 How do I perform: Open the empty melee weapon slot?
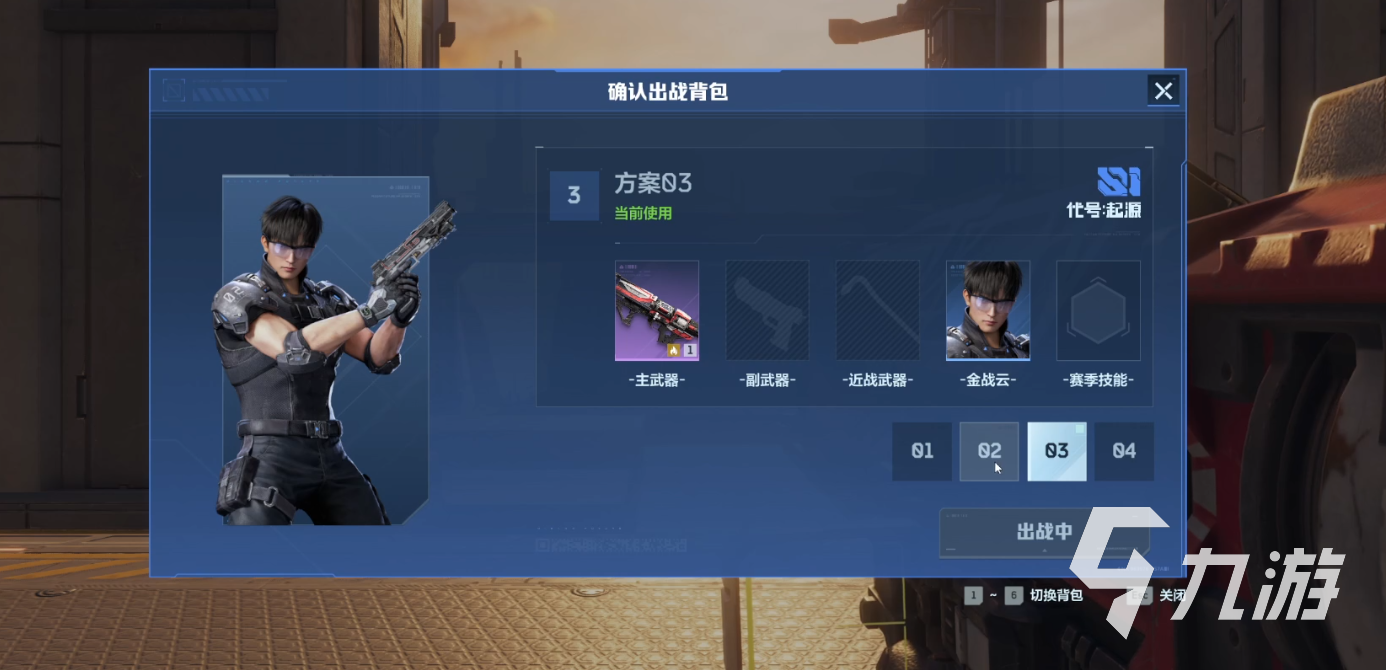[877, 311]
